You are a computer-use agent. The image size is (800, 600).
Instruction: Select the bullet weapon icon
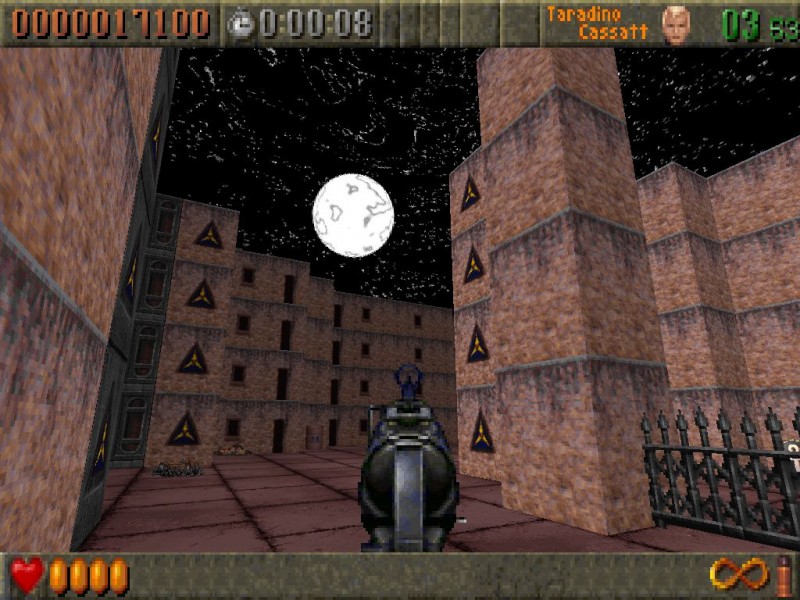click(783, 576)
